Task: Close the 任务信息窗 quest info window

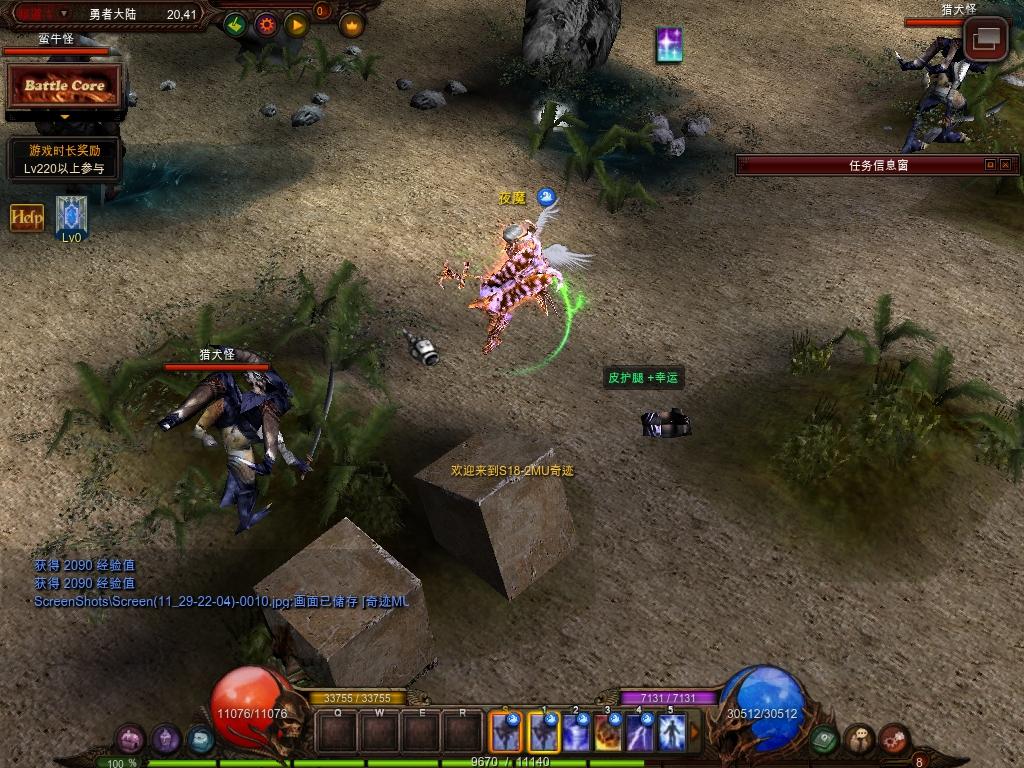Action: click(1005, 165)
